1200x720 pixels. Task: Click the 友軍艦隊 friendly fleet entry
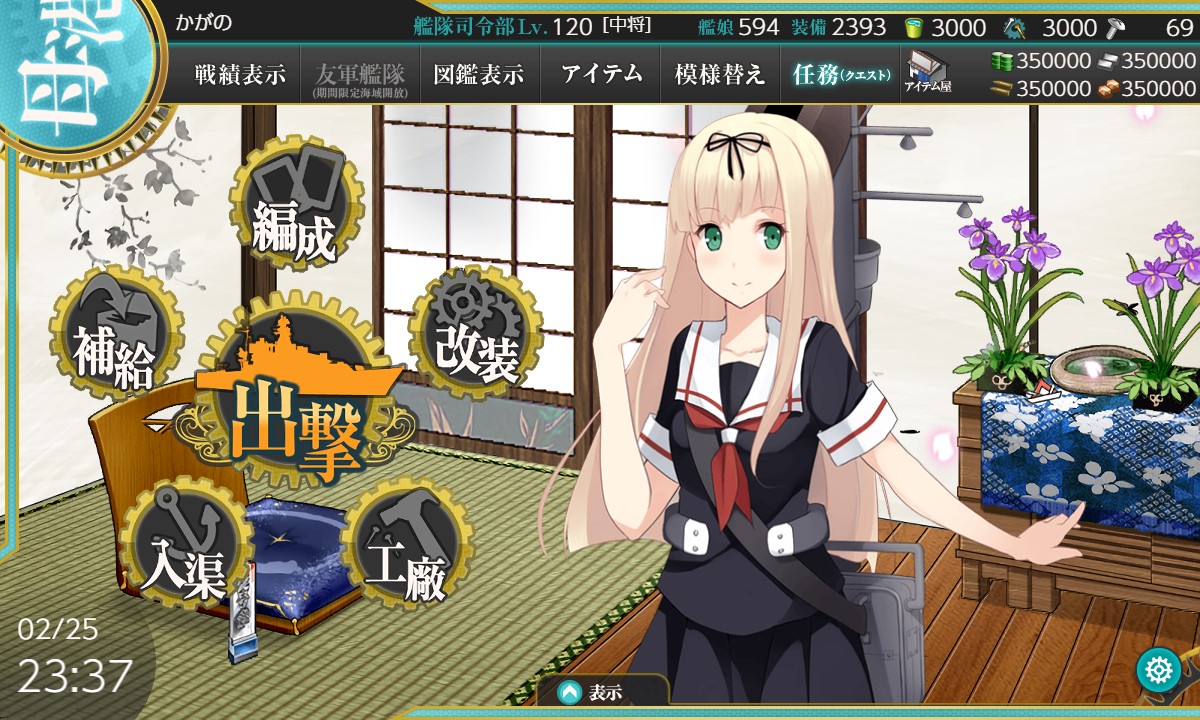(360, 75)
